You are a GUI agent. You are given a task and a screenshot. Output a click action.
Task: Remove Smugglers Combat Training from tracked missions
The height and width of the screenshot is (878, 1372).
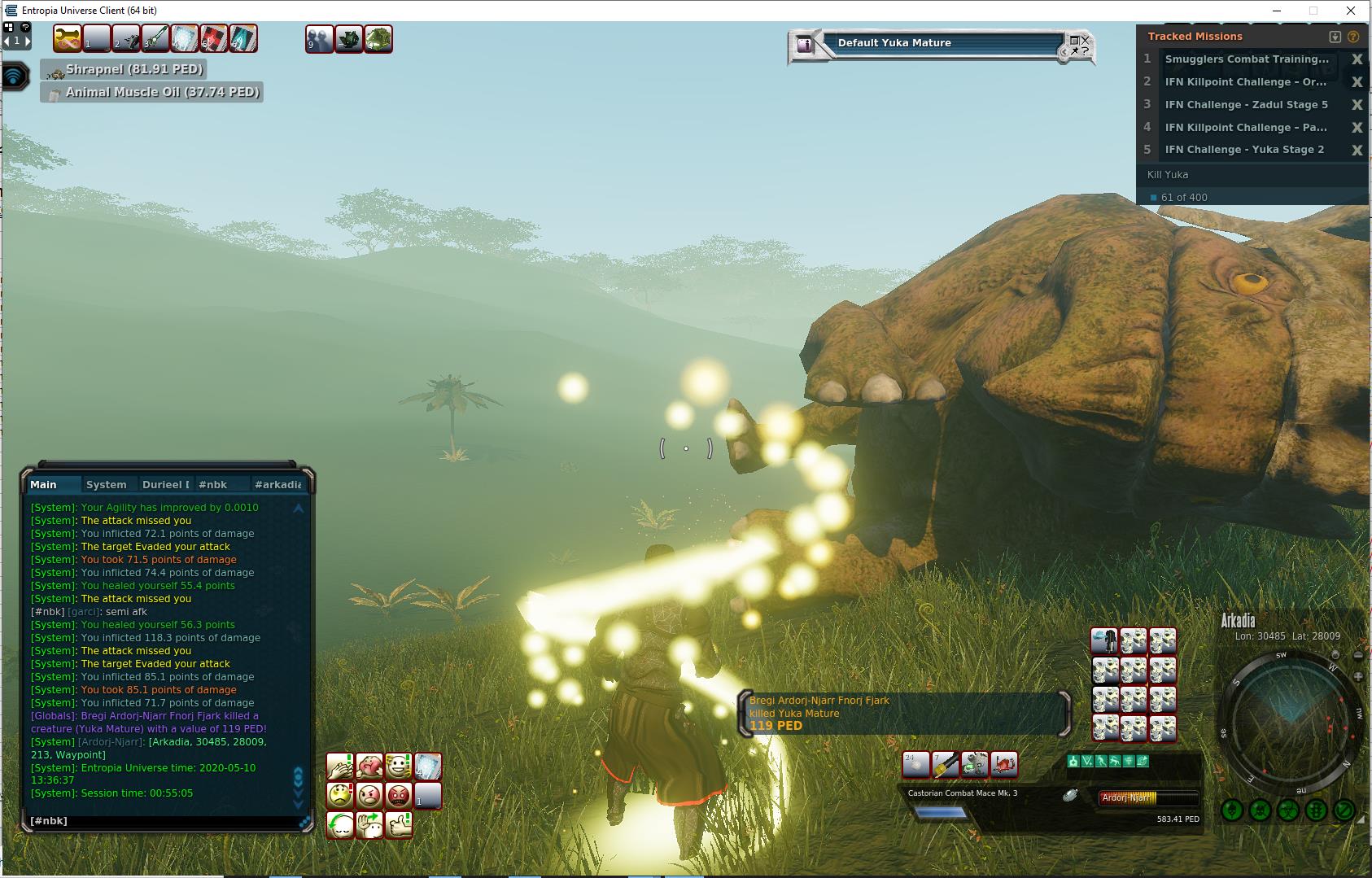[1357, 59]
